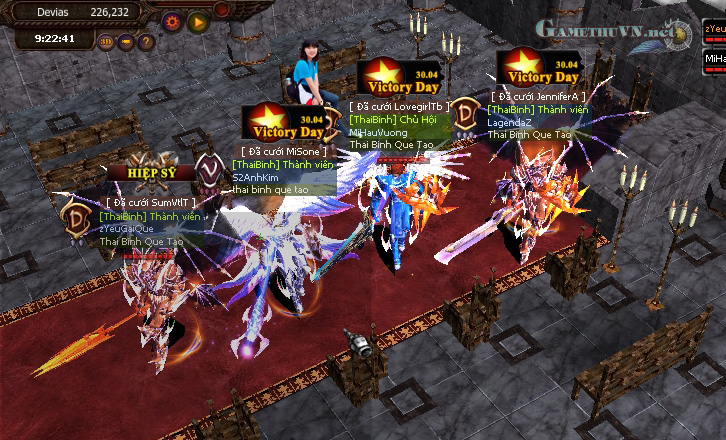Select the zYeu party member entry
The image size is (726, 440).
[x=714, y=30]
